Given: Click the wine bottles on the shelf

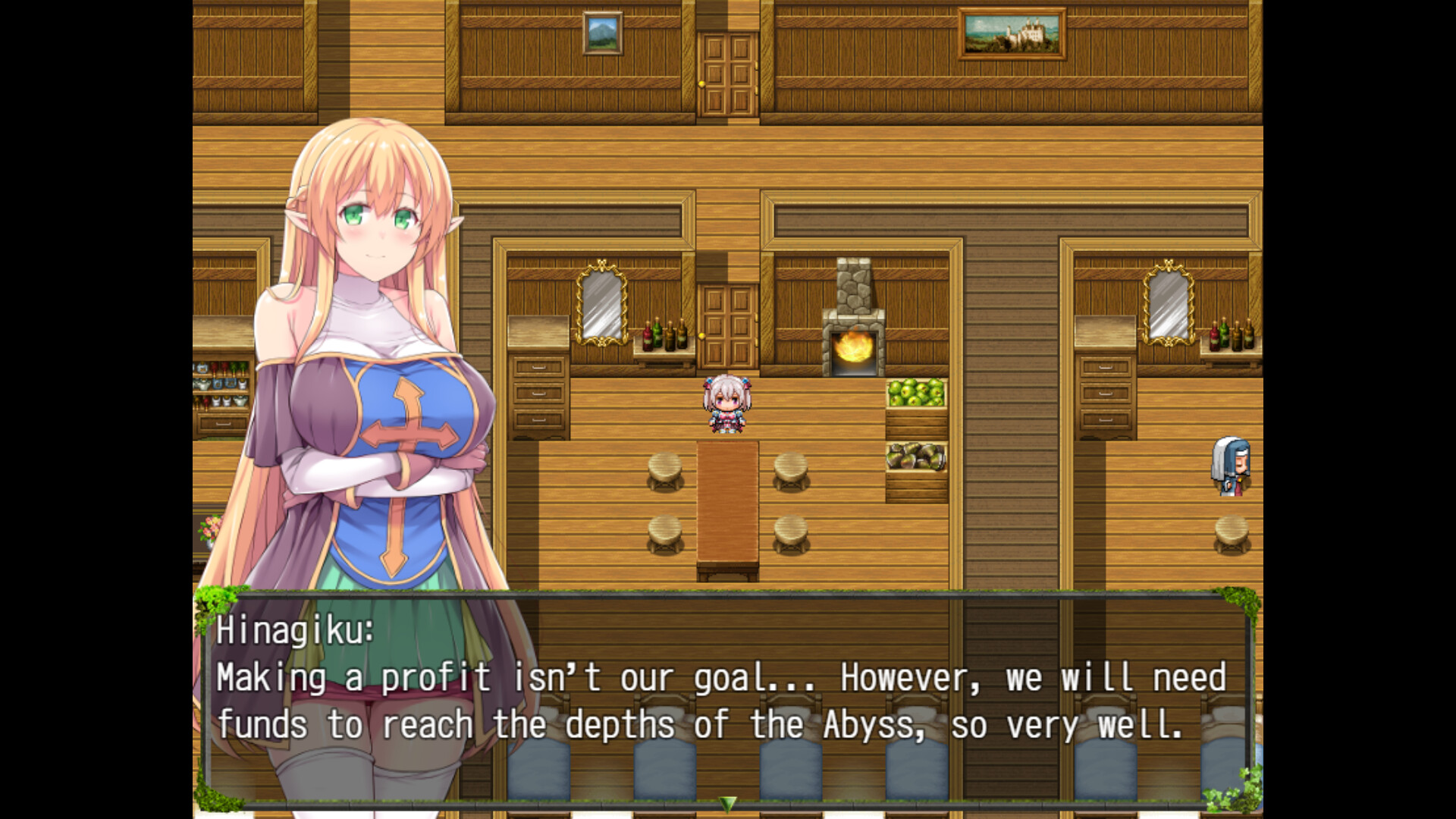Looking at the screenshot, I should (663, 337).
